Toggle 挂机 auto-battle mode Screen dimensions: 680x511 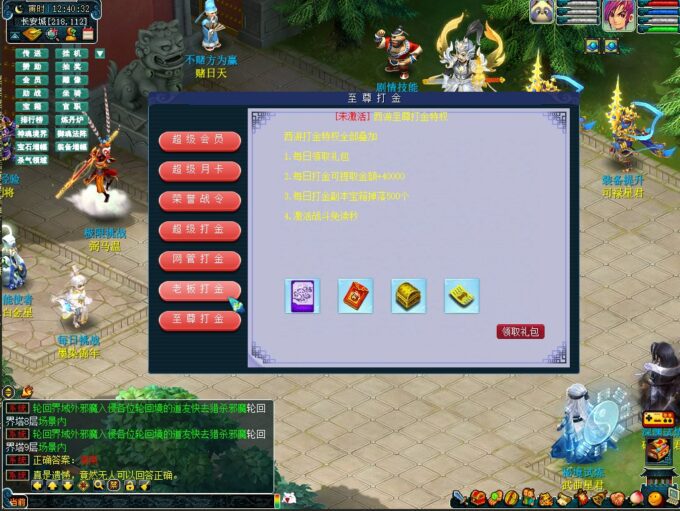click(x=70, y=53)
